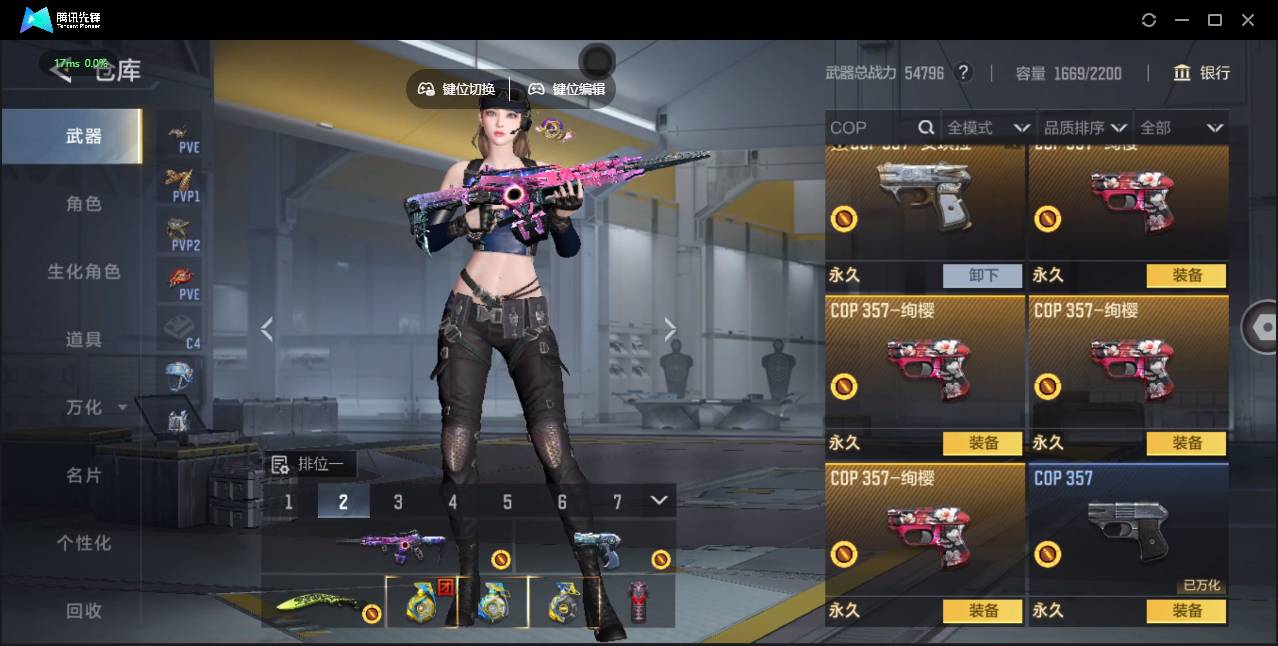Expand the loadout number list arrow
This screenshot has width=1278, height=646.
(x=658, y=500)
